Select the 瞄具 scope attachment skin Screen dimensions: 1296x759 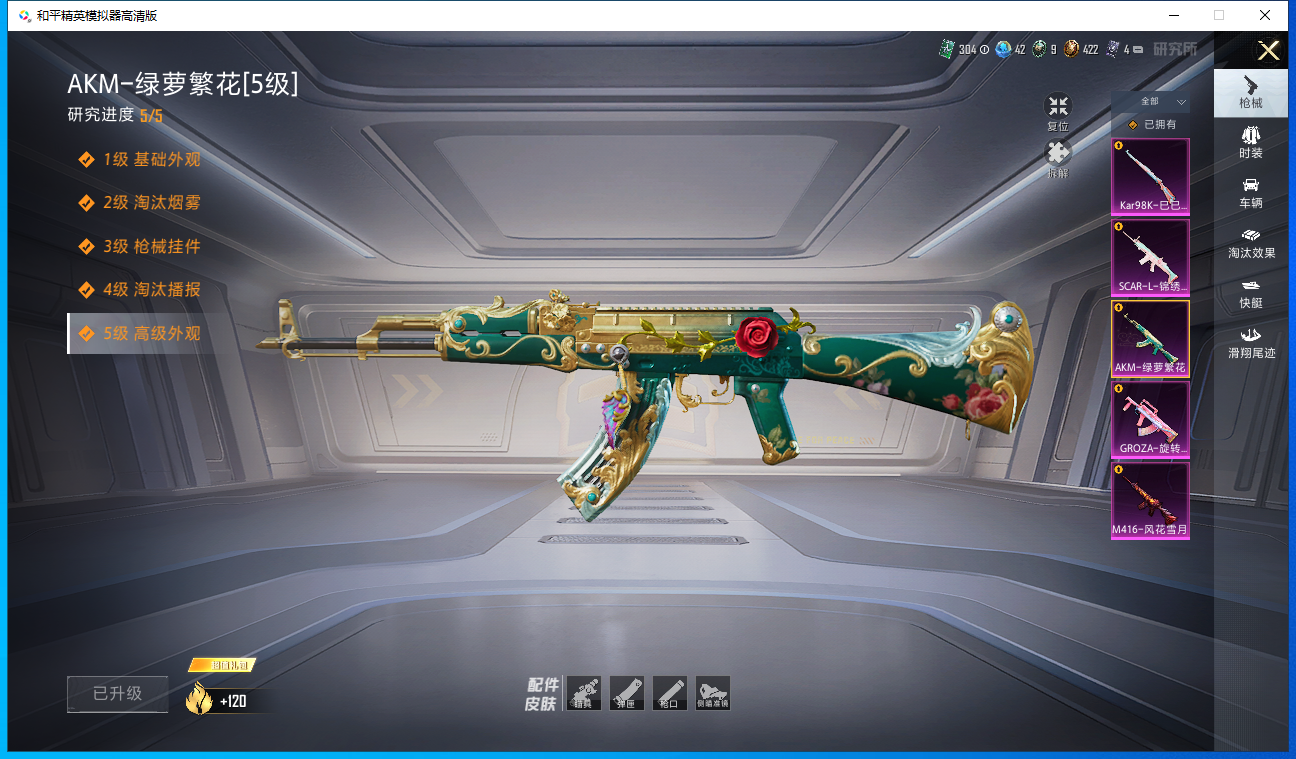(x=584, y=692)
